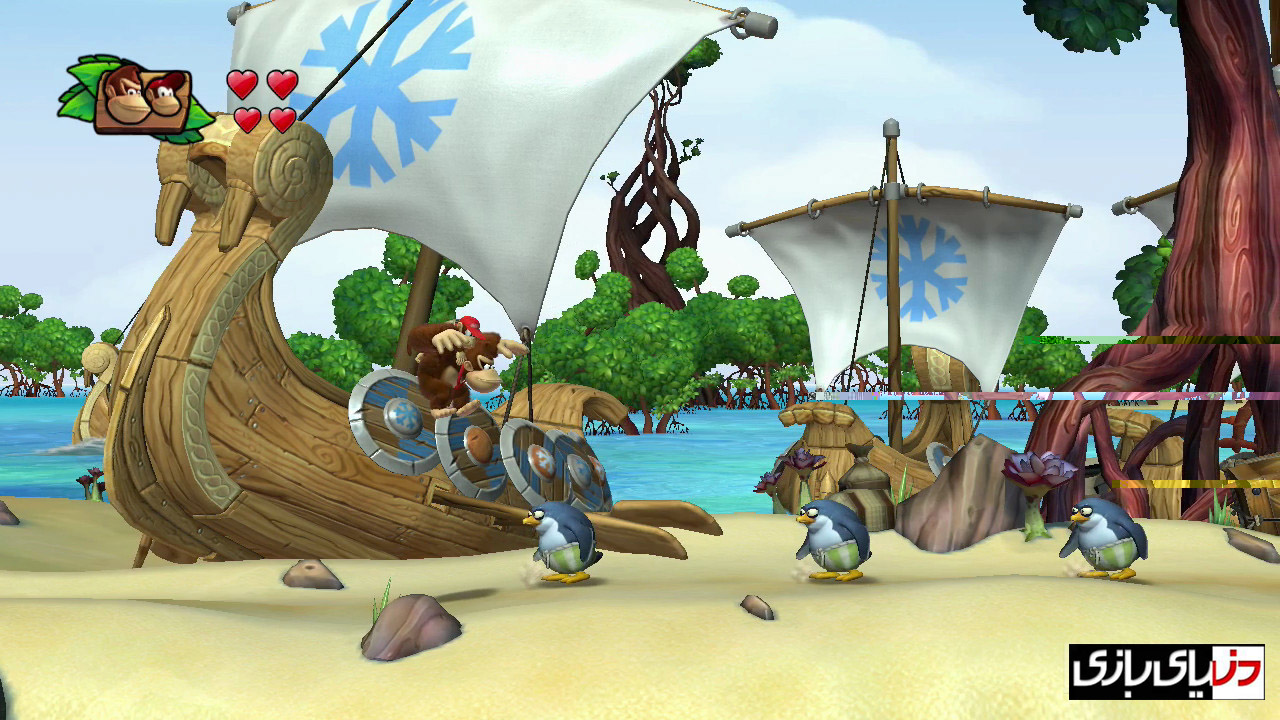The height and width of the screenshot is (720, 1280).
Task: Click the Donkey Kong and Diddy portrait badge
Action: 142,100
